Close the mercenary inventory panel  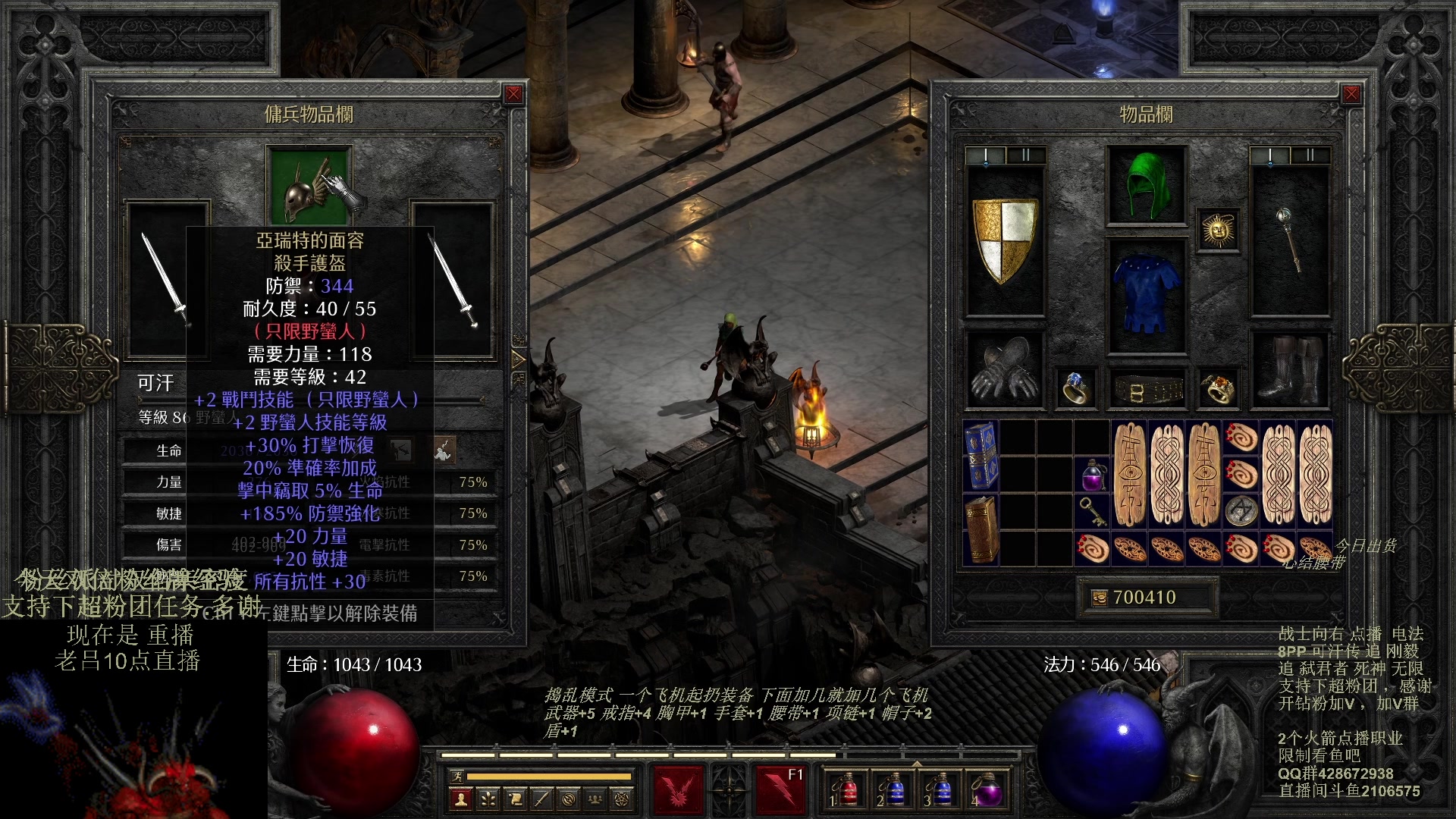[514, 94]
